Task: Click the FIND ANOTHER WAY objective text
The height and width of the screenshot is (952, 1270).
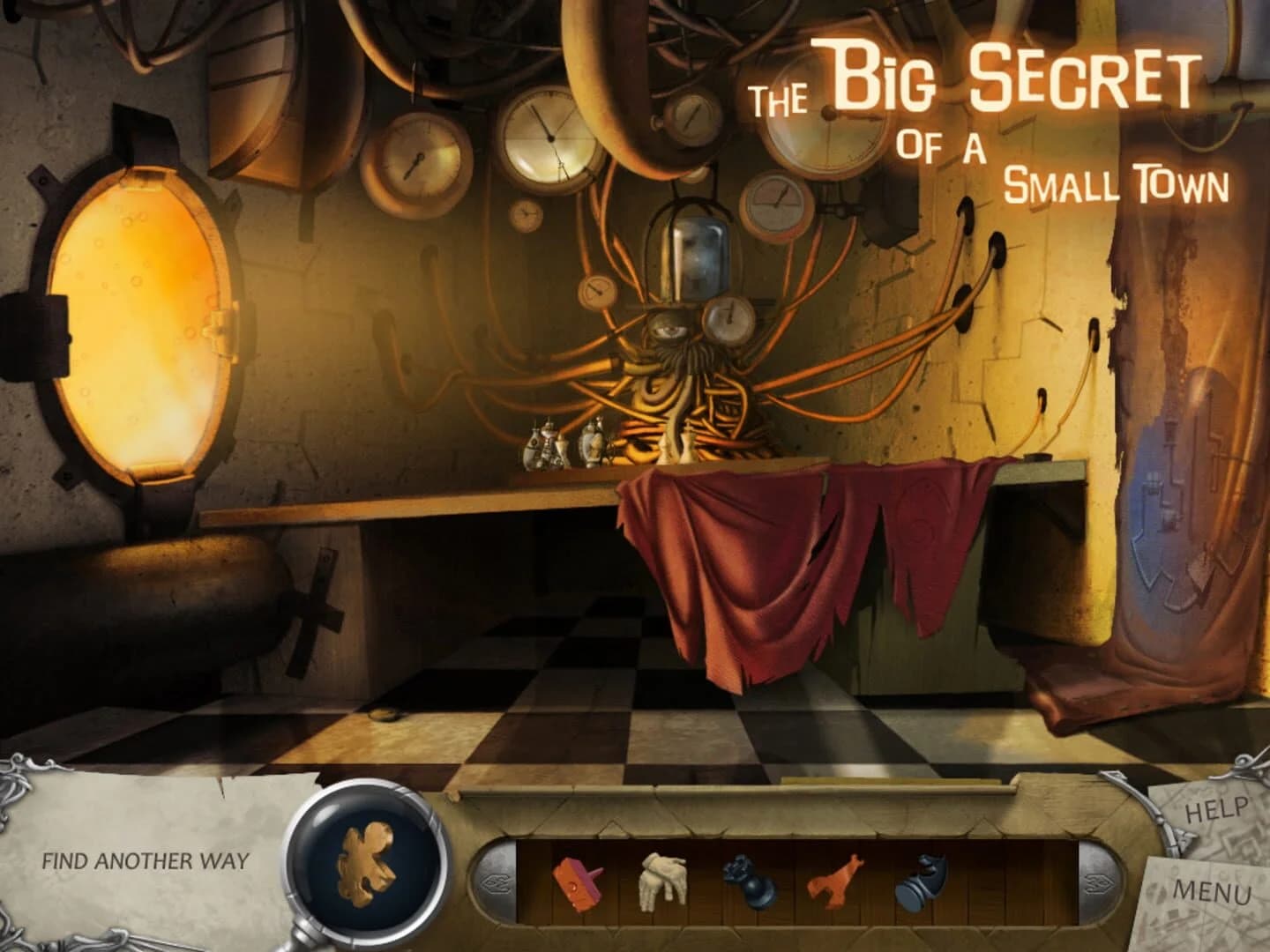Action: (146, 859)
